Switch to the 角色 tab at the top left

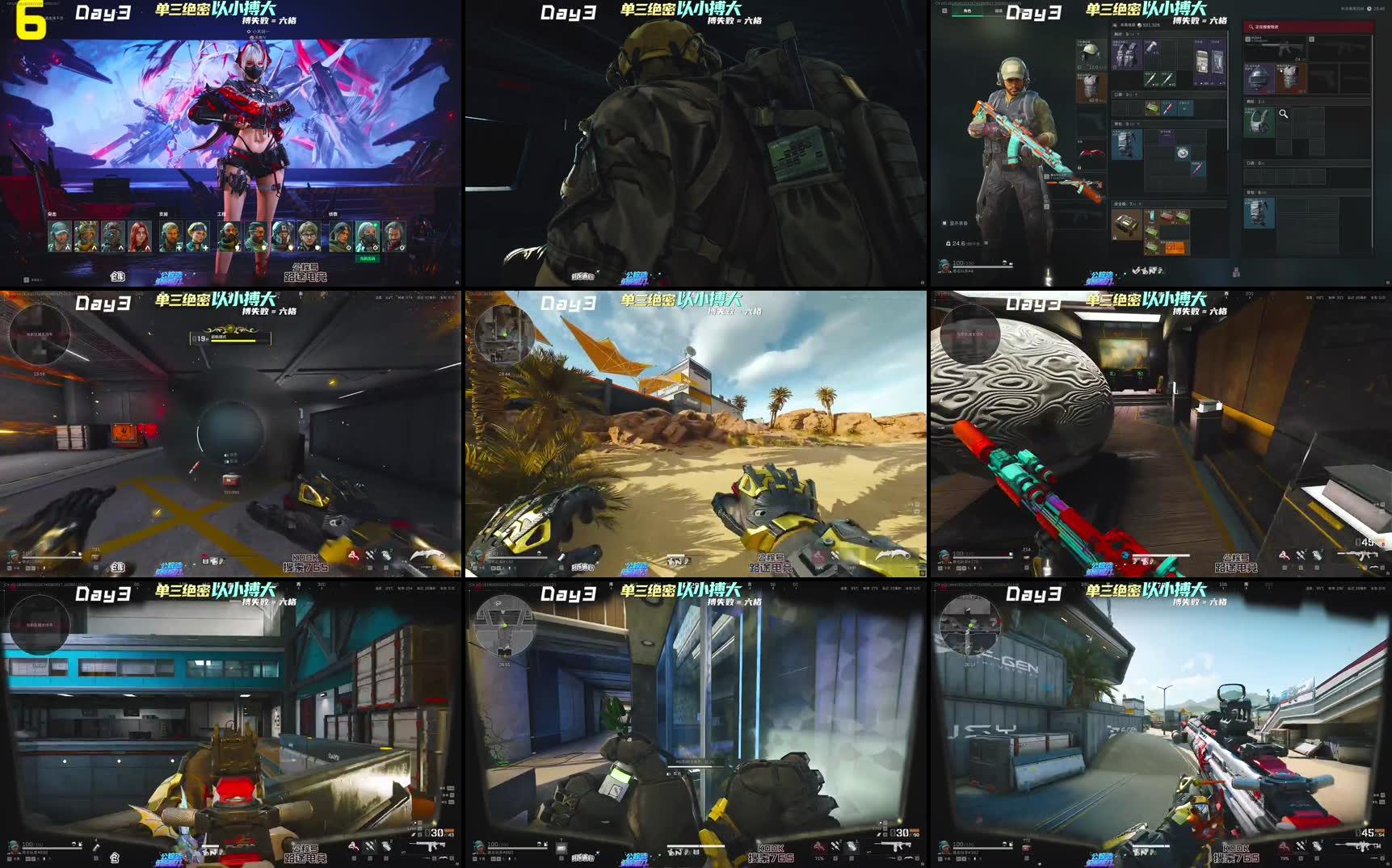click(x=969, y=11)
